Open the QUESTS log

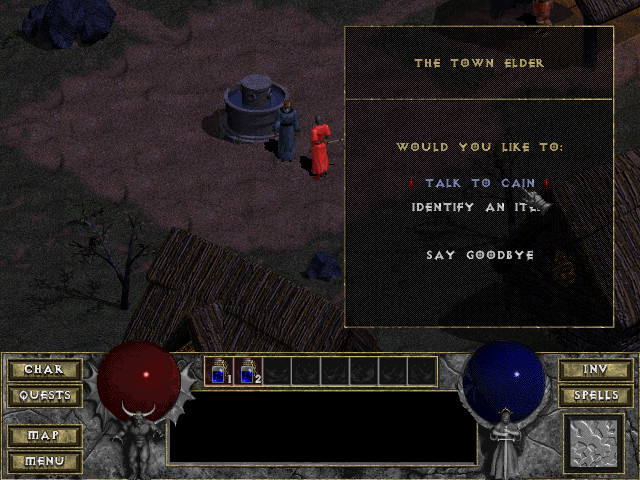point(43,395)
